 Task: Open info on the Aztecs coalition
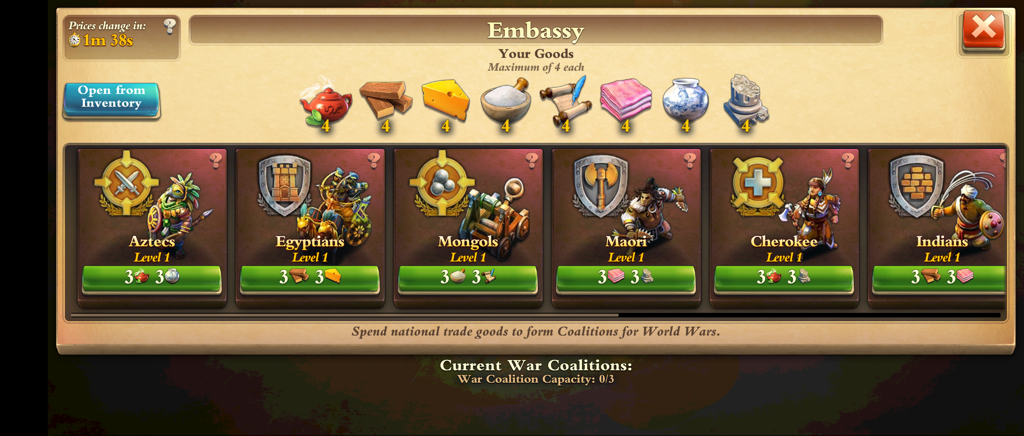point(215,160)
